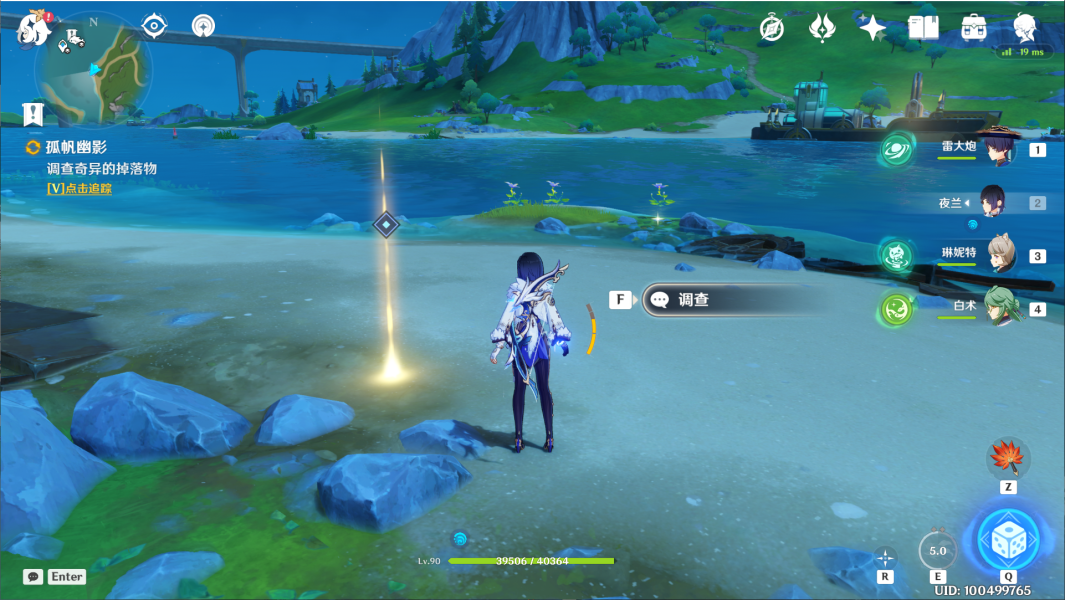Switch to party member 雷大炮

(x=997, y=149)
